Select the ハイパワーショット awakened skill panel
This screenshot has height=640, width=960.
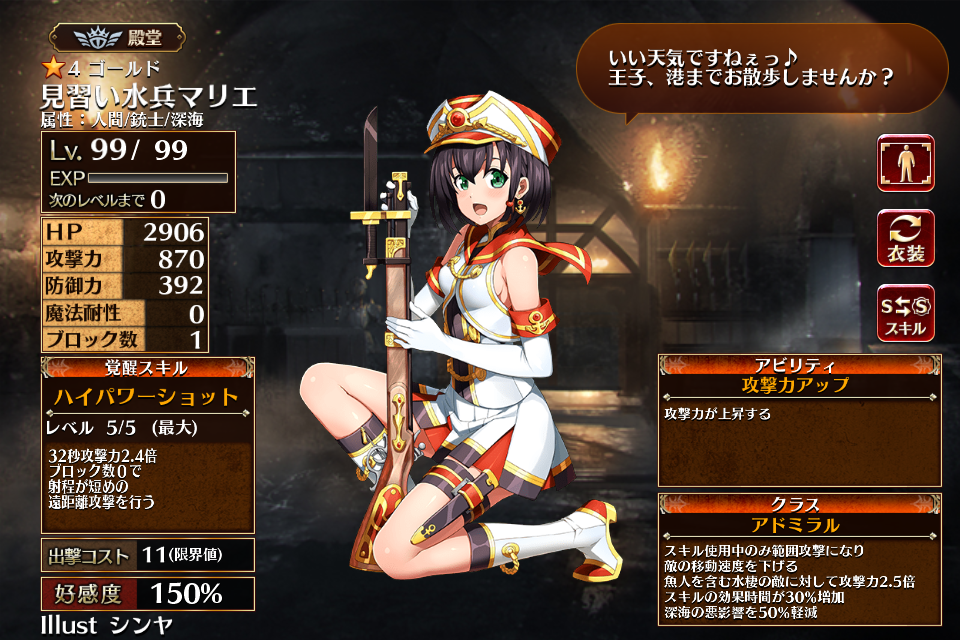147,444
